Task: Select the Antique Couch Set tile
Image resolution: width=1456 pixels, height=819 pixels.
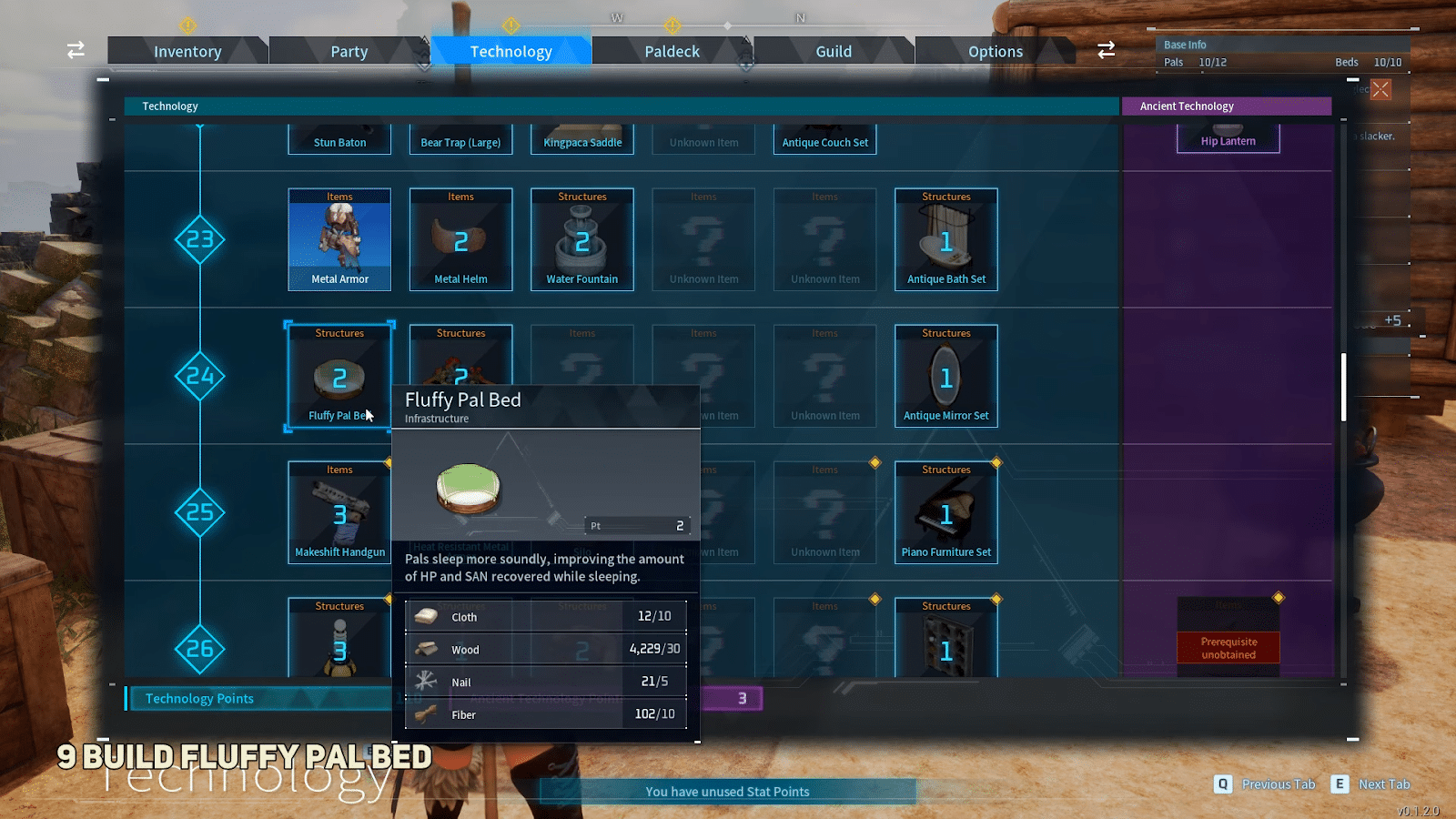Action: [824, 140]
